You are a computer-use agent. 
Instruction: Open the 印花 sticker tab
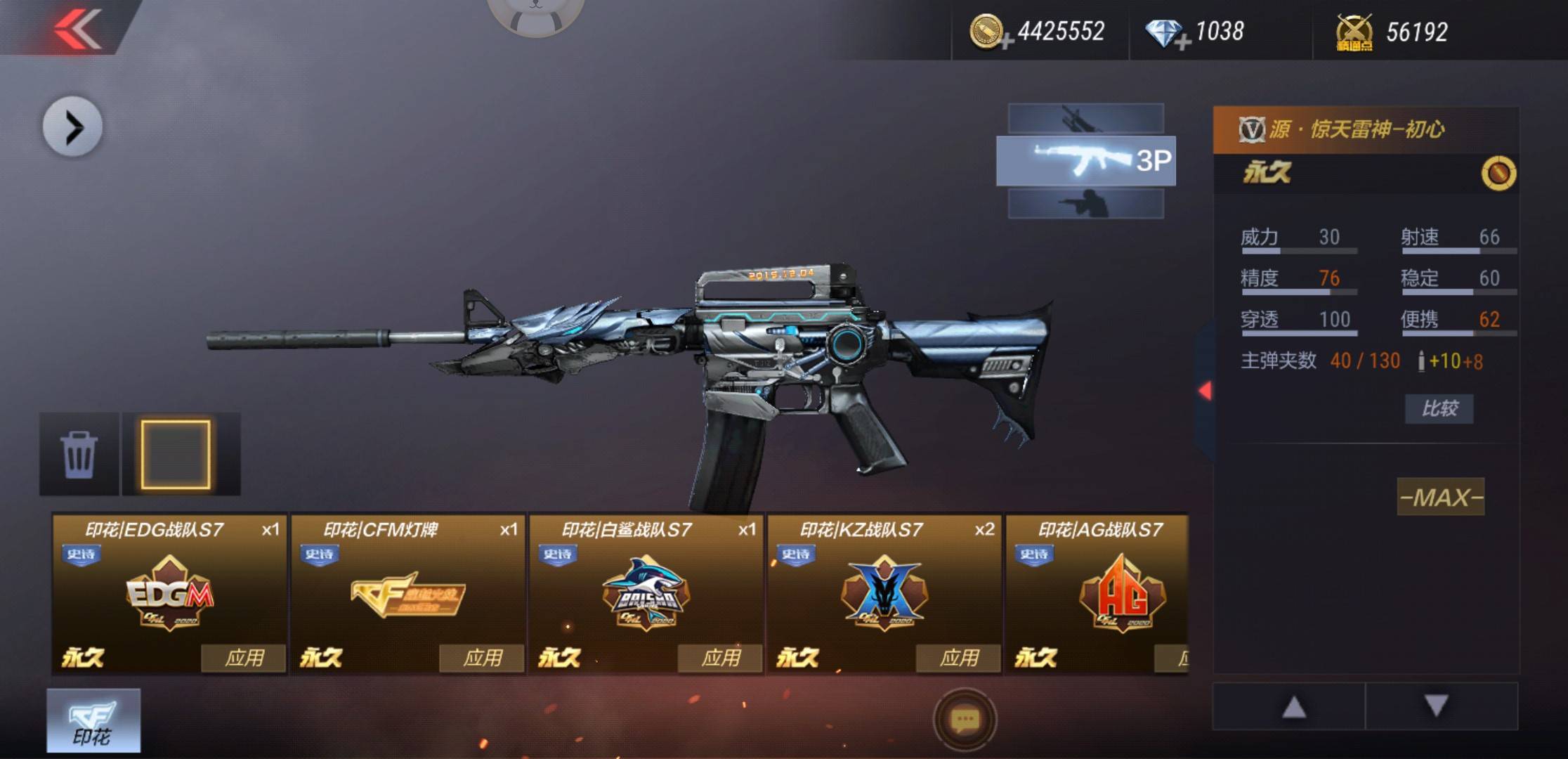click(x=93, y=721)
